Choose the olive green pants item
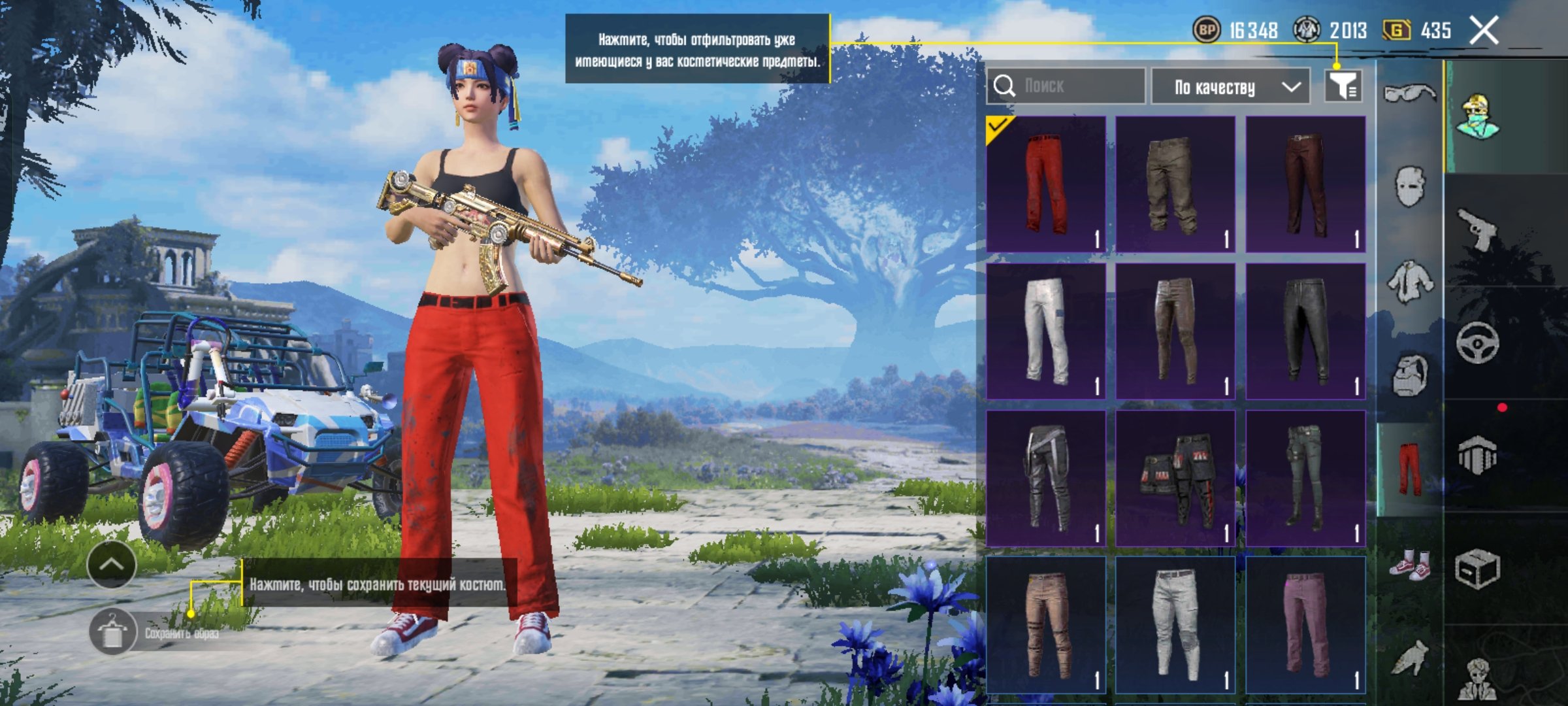The height and width of the screenshot is (706, 1568). point(1175,184)
